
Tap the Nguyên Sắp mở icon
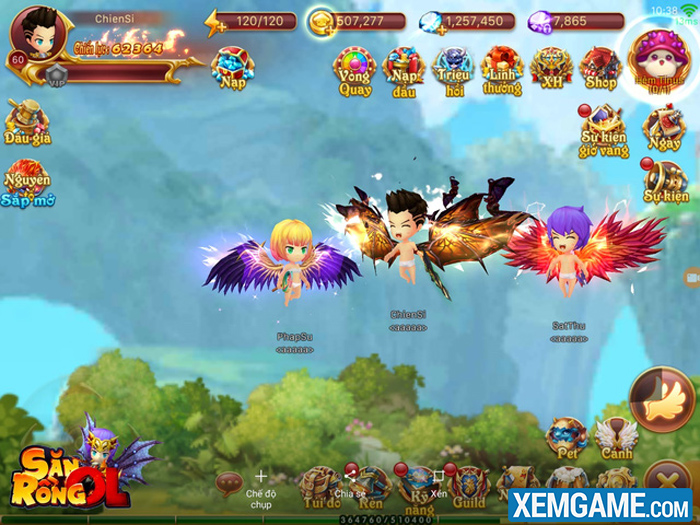point(27,182)
